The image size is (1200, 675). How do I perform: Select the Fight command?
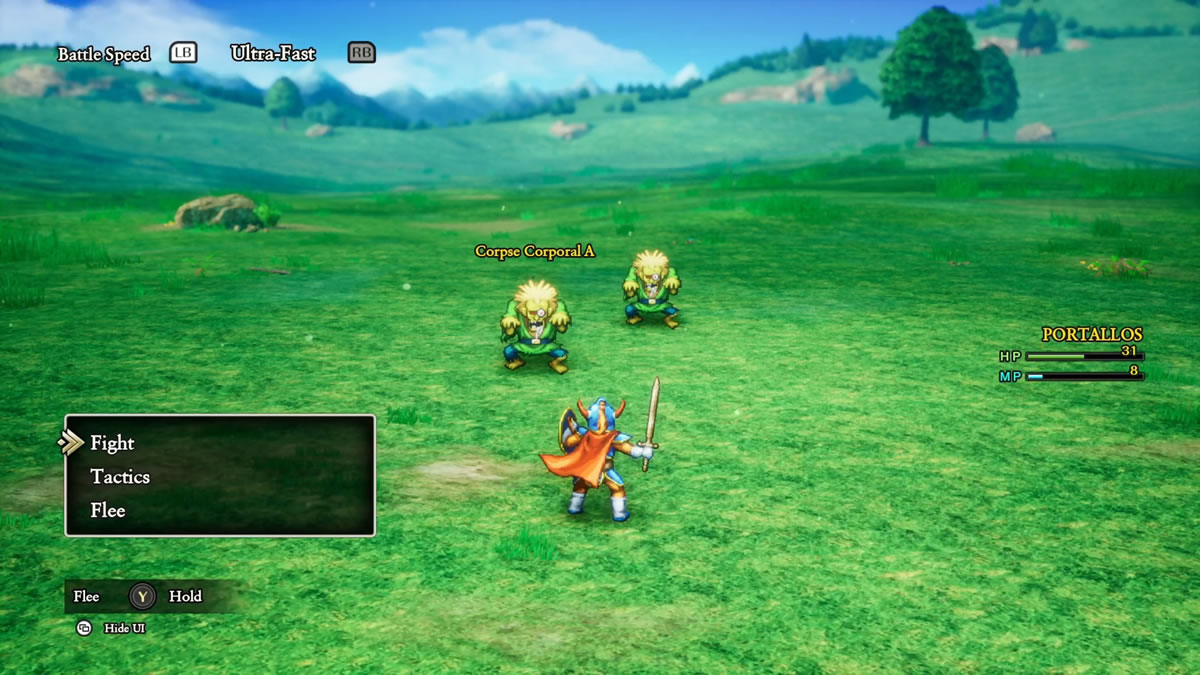pos(112,443)
